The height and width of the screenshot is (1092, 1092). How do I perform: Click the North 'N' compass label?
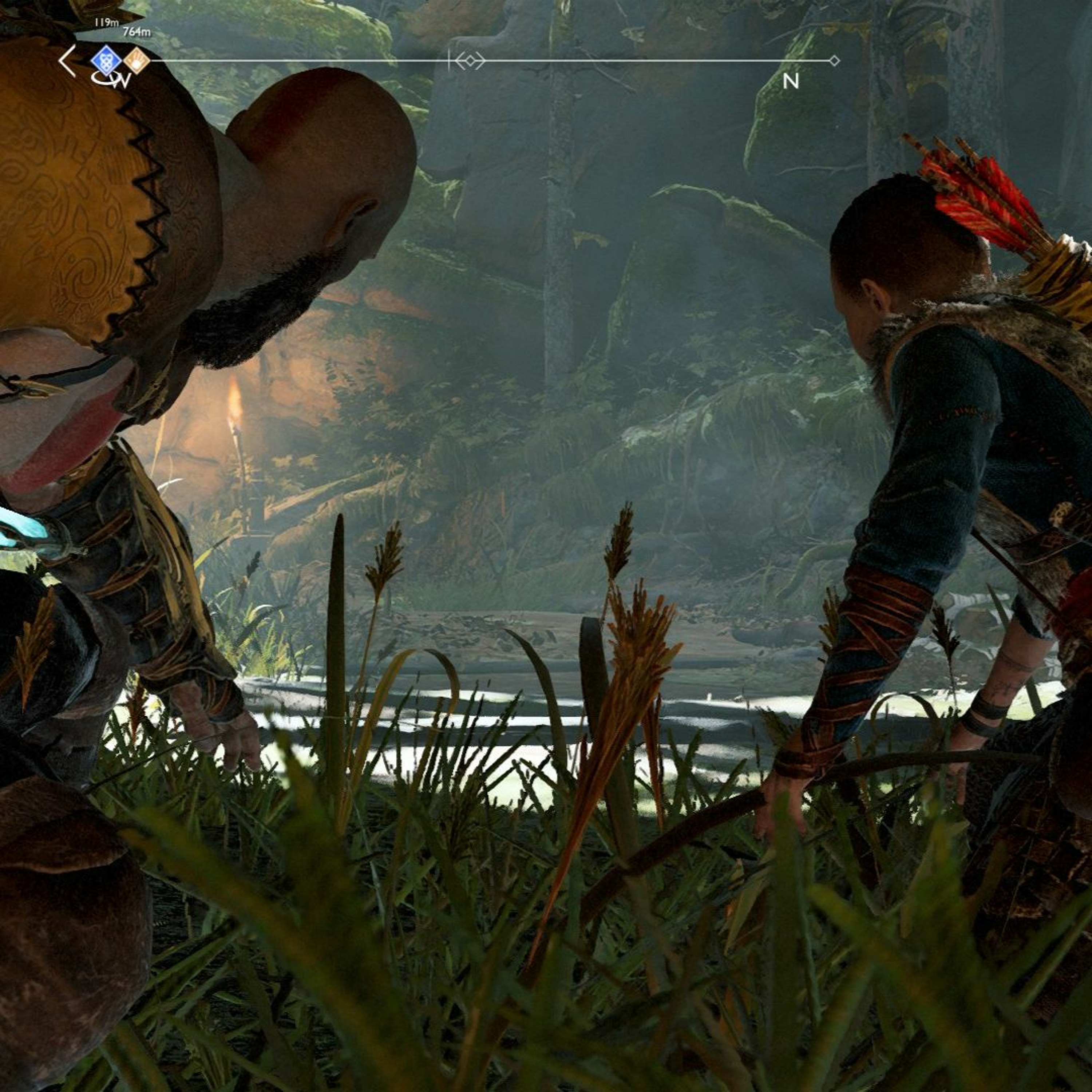coord(791,82)
